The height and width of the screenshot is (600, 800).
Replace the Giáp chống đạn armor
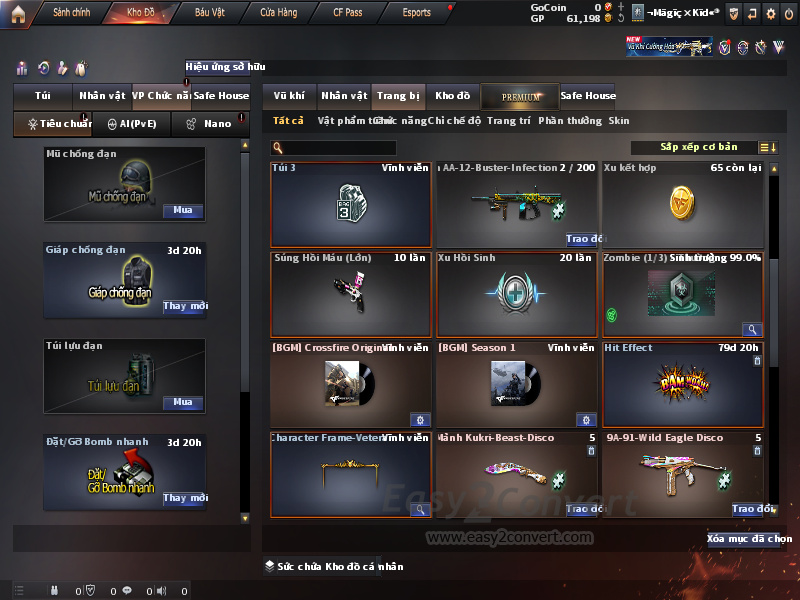click(185, 306)
